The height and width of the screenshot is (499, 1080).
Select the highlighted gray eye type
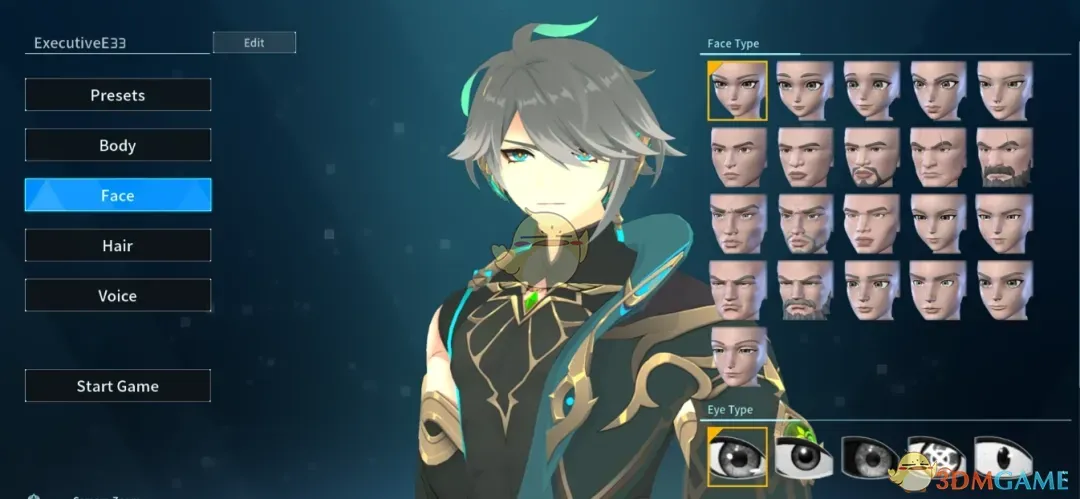[x=738, y=456]
